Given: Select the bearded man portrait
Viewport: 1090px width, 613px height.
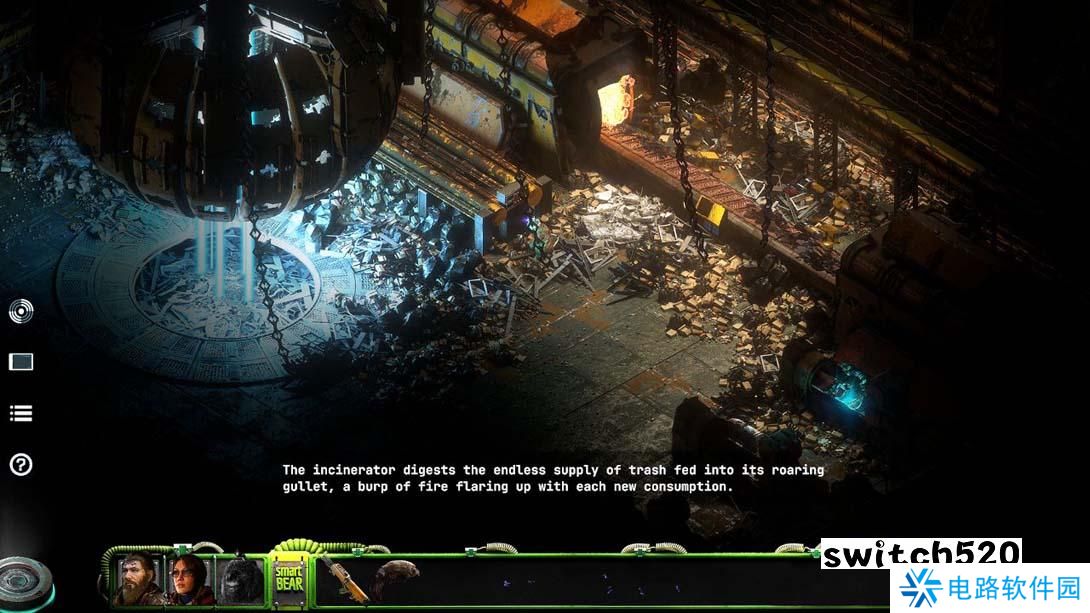Looking at the screenshot, I should [139, 580].
